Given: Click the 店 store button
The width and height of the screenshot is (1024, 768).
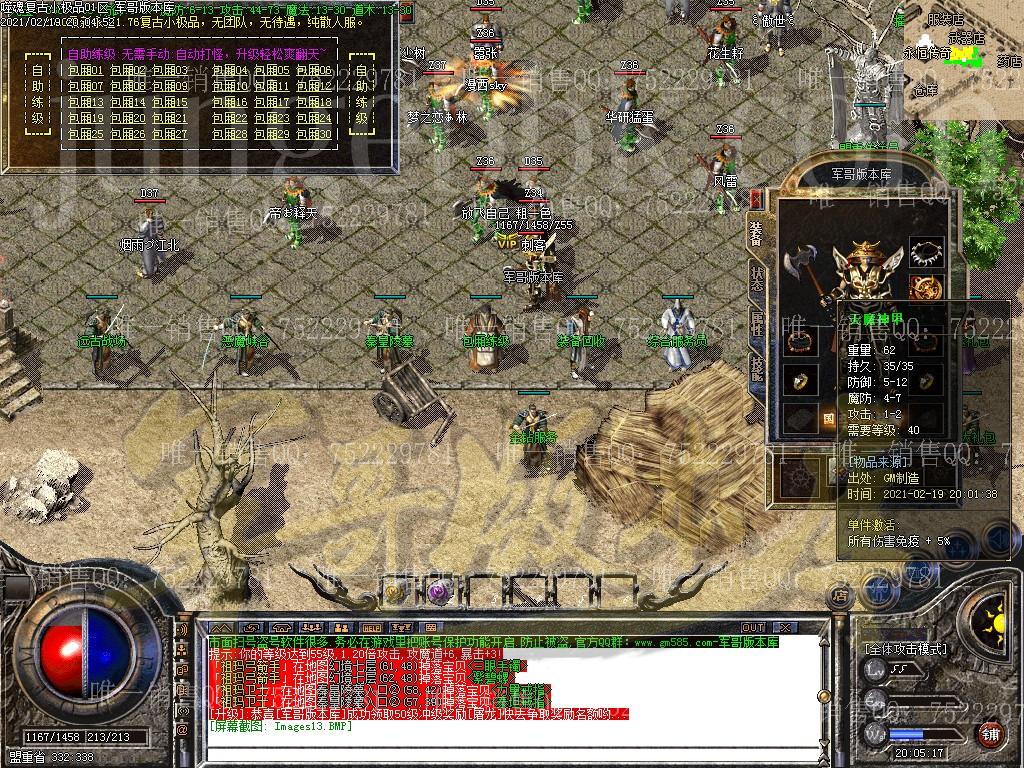Looking at the screenshot, I should (x=840, y=596).
